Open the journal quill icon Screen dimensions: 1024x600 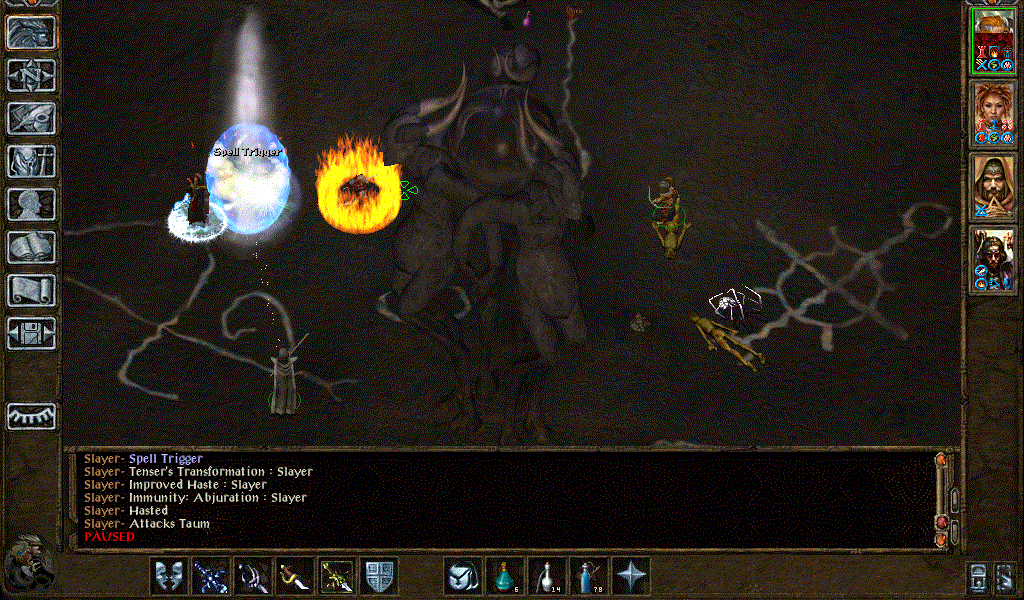point(31,118)
